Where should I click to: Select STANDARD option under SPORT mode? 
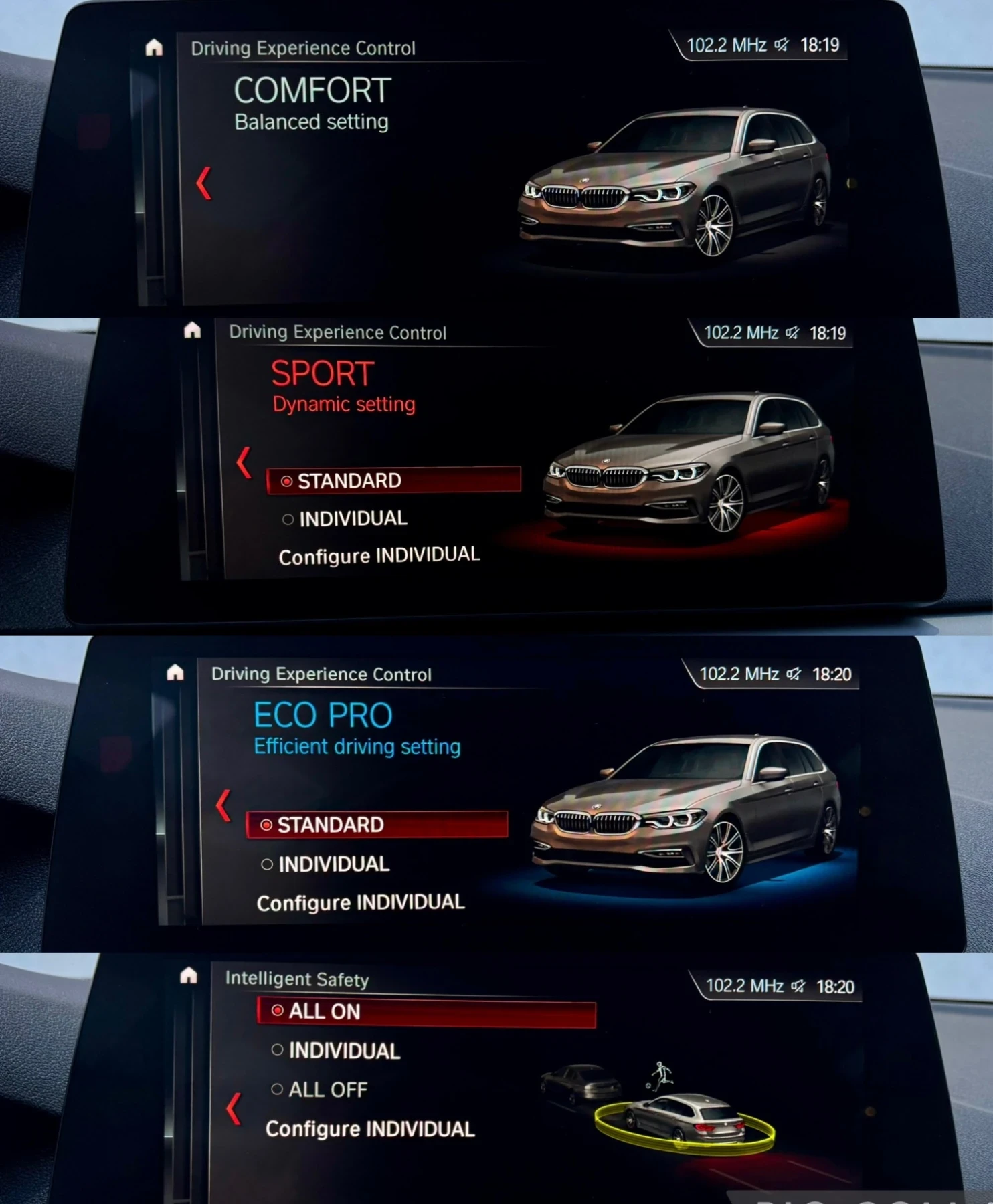pos(393,480)
